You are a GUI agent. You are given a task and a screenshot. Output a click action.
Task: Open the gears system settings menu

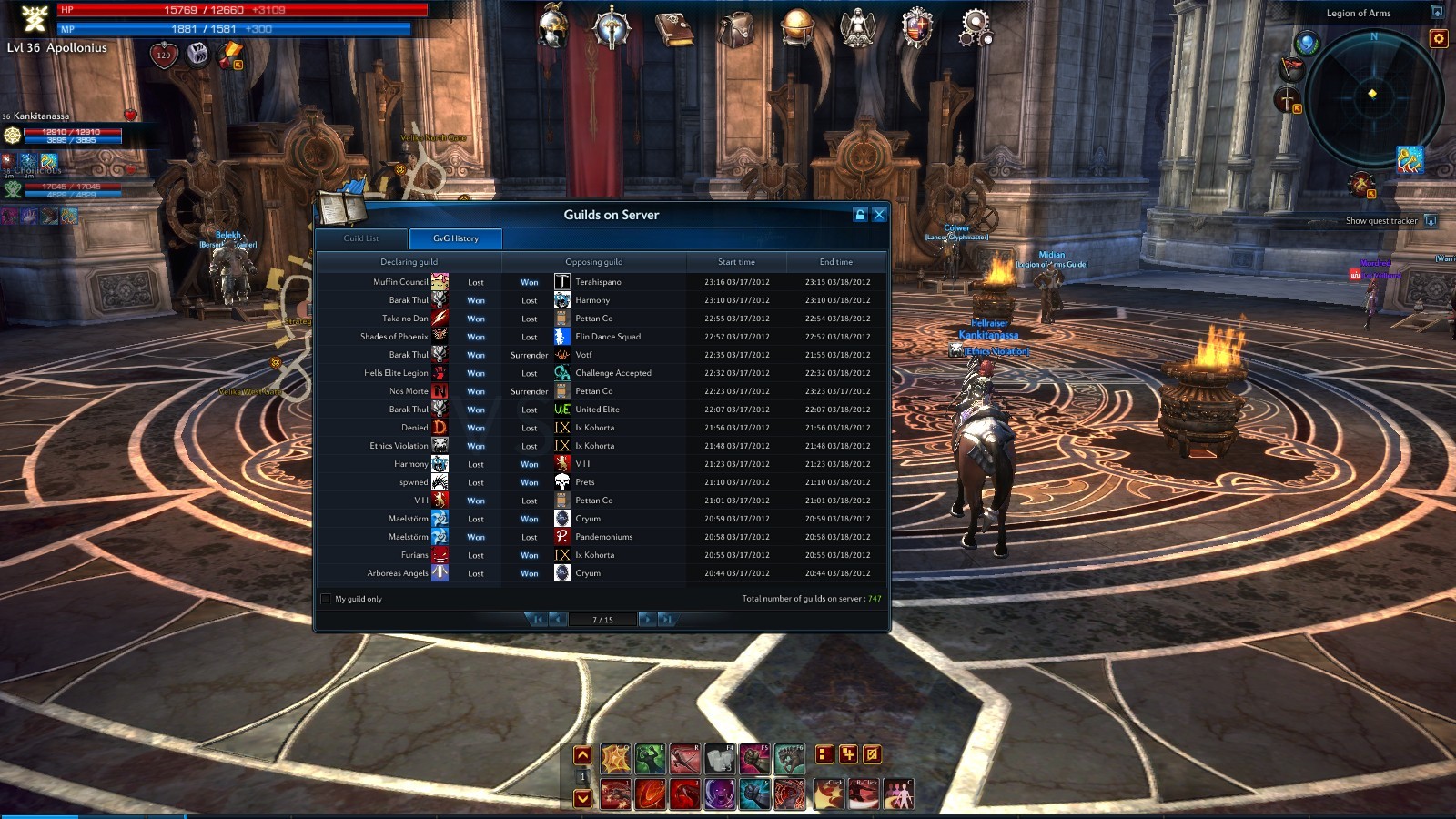pyautogui.click(x=975, y=27)
